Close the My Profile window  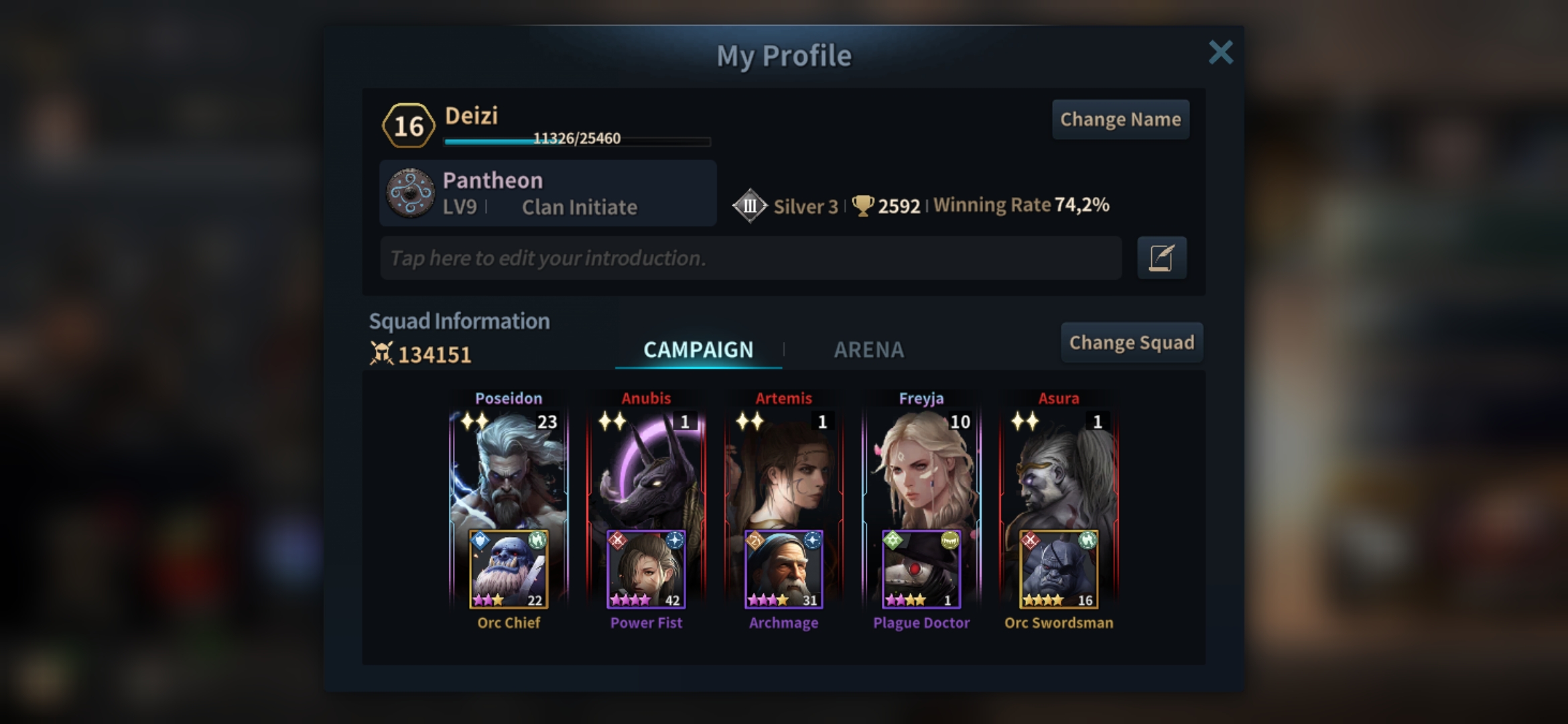(x=1220, y=52)
